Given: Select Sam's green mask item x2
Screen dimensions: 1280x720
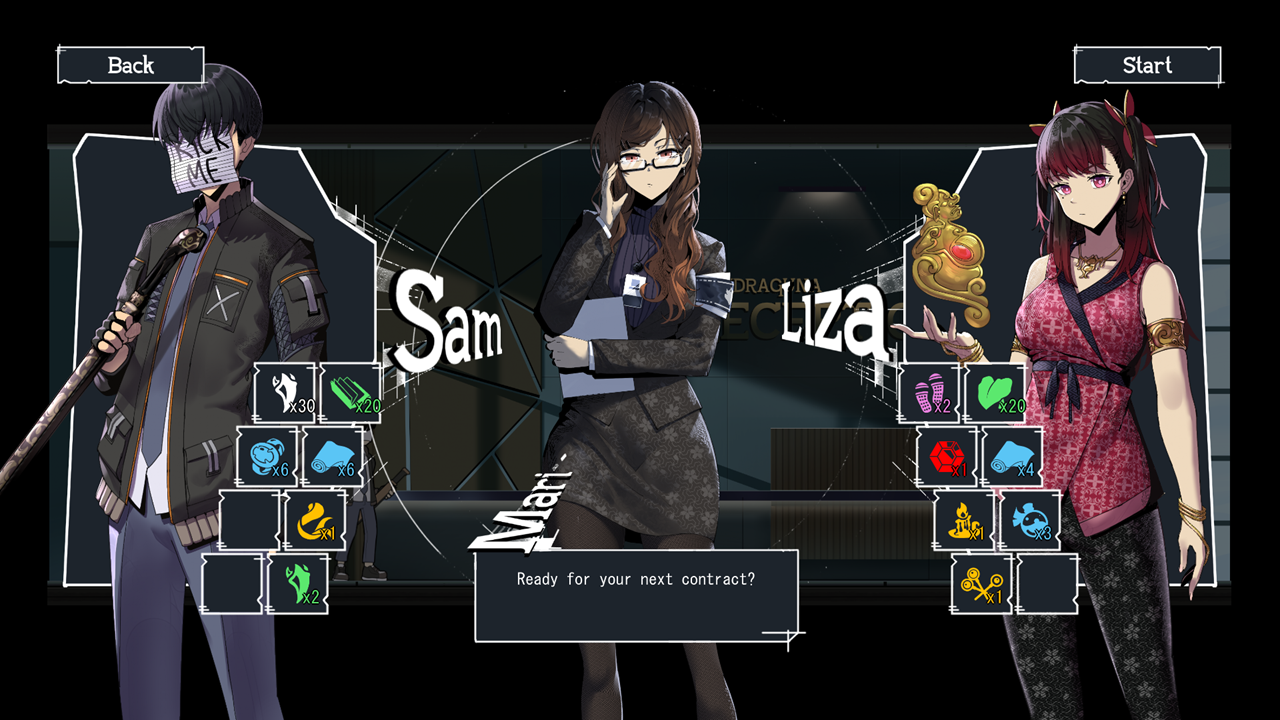Looking at the screenshot, I should point(298,584).
